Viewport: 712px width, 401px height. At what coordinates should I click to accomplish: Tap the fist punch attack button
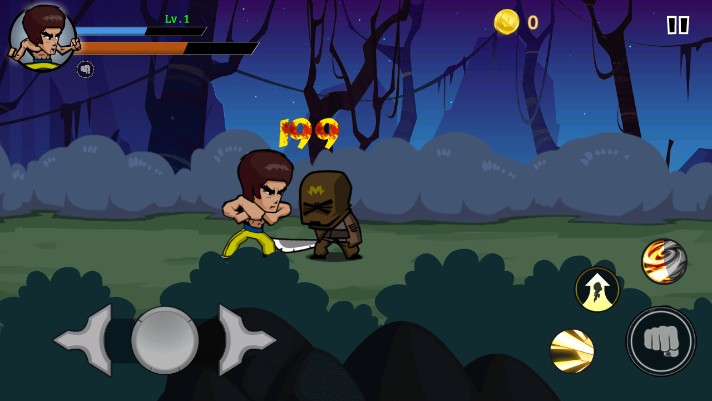click(x=661, y=341)
